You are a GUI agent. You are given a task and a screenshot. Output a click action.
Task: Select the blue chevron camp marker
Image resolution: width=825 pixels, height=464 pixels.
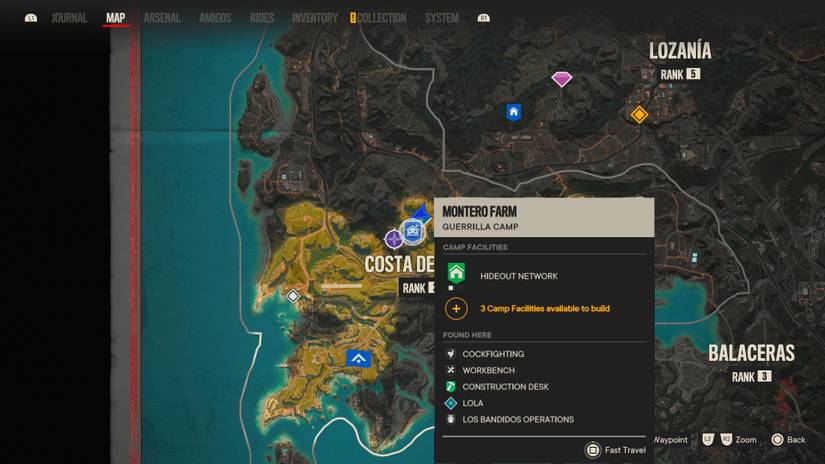pyautogui.click(x=358, y=358)
